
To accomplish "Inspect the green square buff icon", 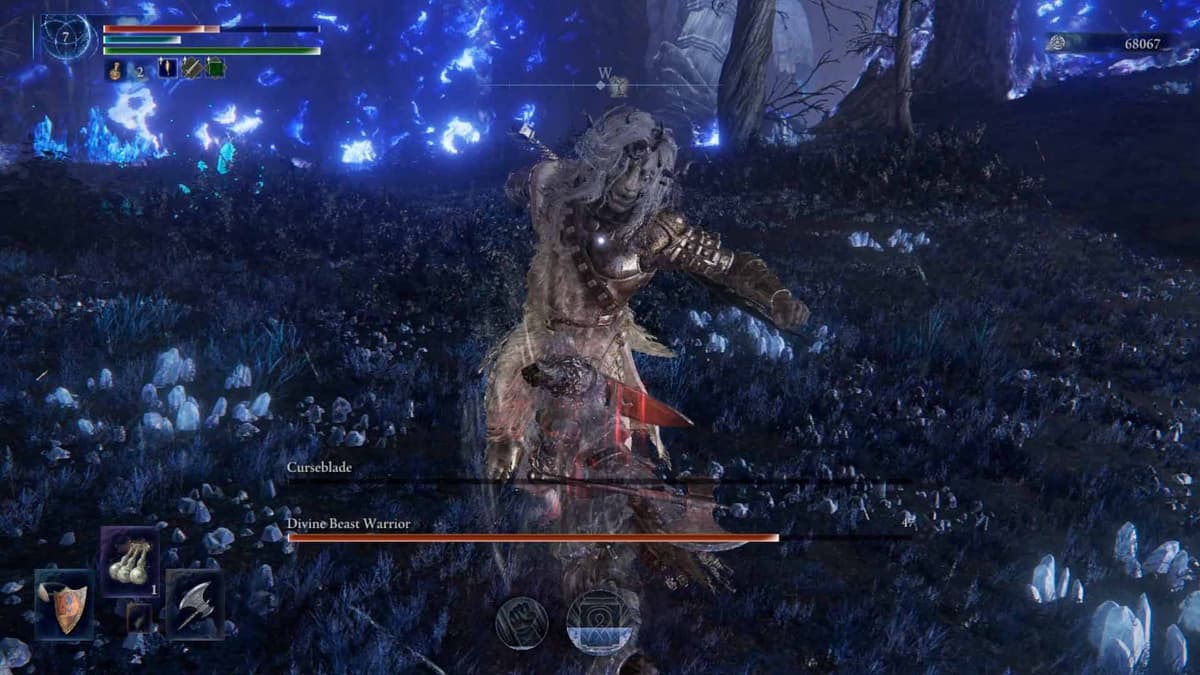I will pos(215,69).
